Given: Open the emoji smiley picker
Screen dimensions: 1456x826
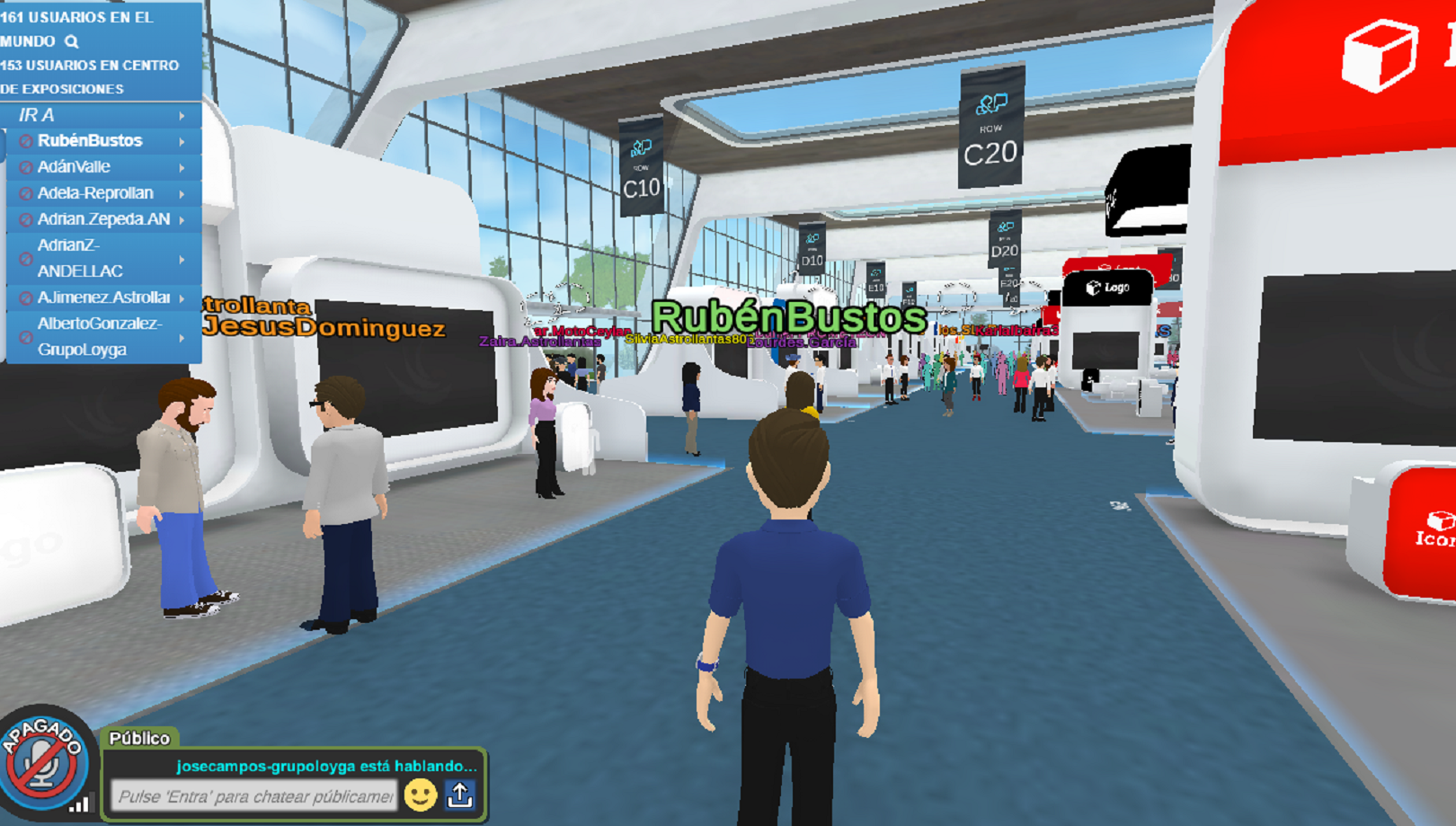Looking at the screenshot, I should pos(420,795).
